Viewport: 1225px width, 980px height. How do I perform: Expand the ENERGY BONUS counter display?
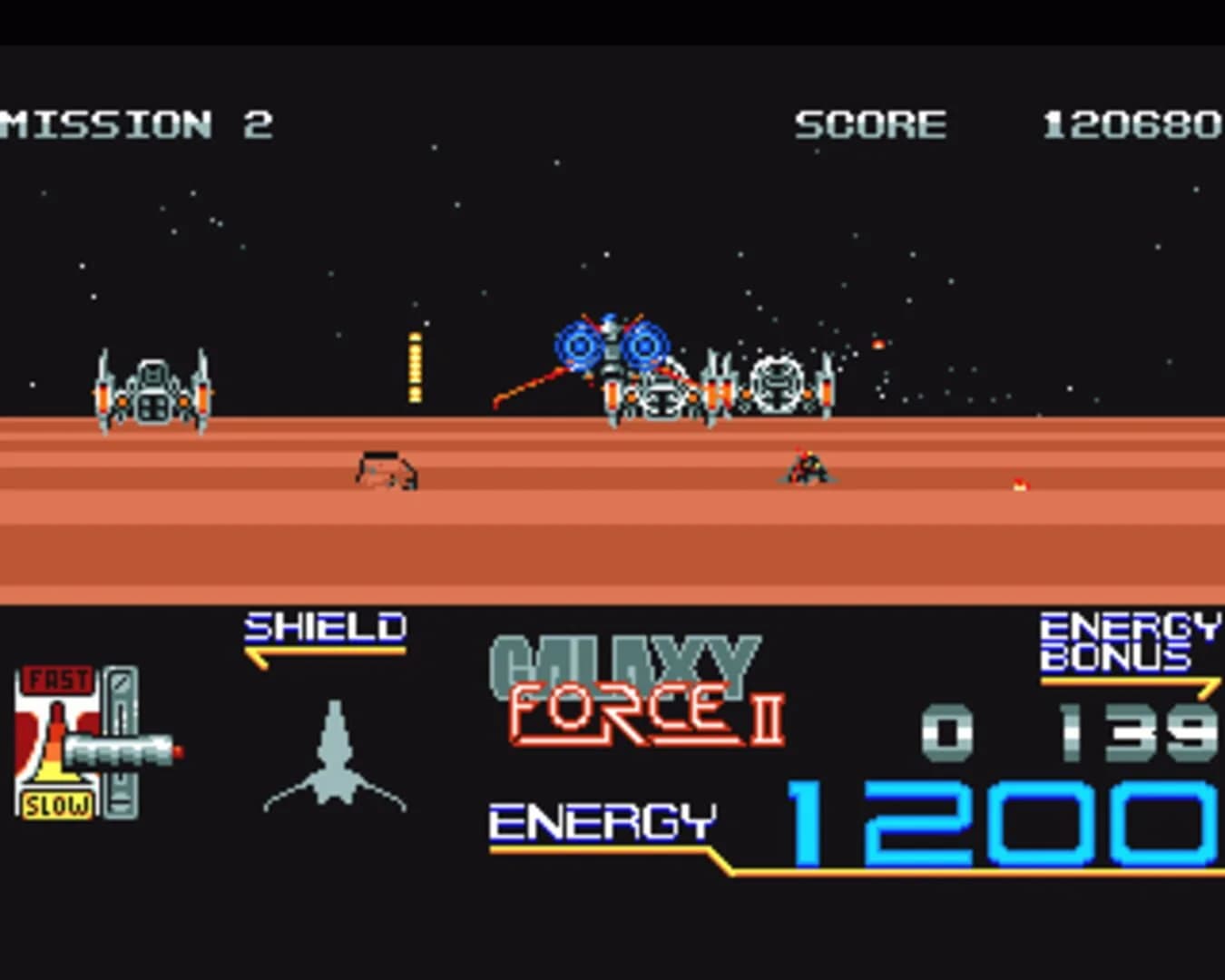(1130, 640)
